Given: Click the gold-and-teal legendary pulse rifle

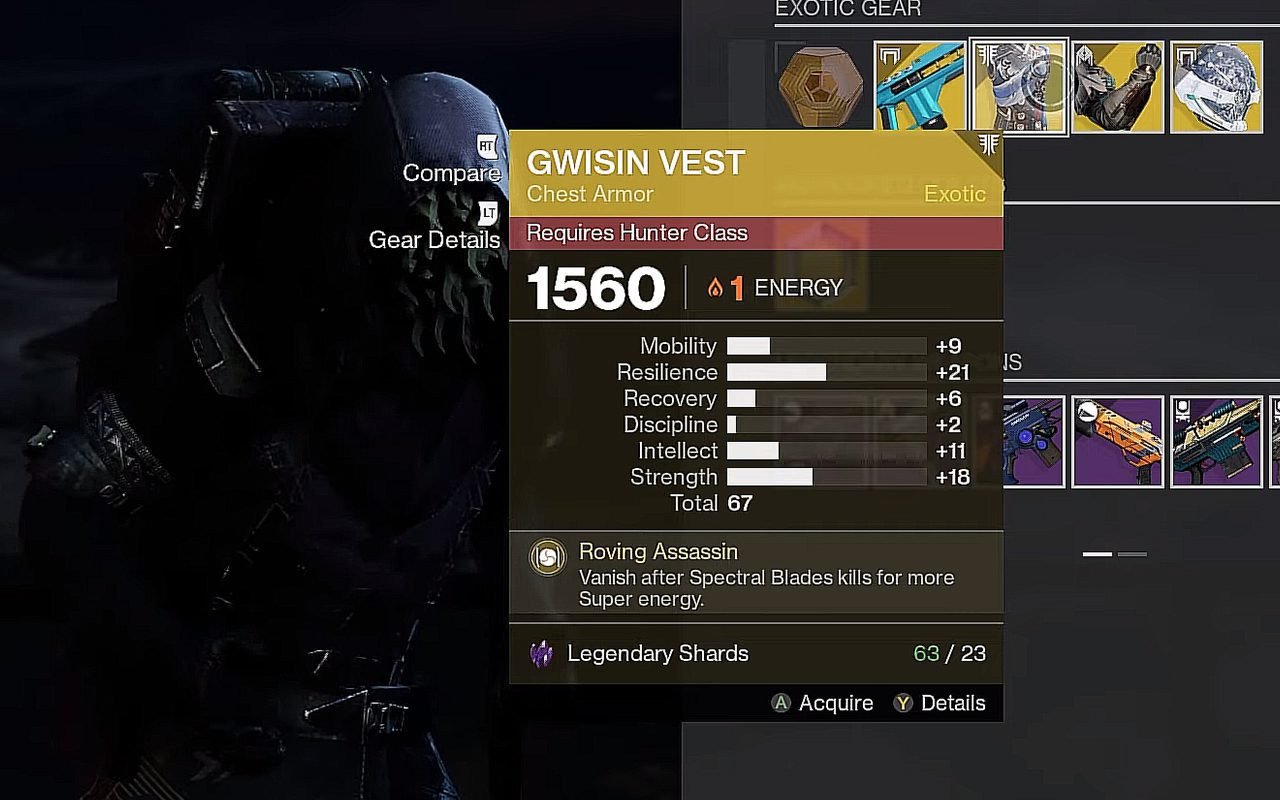Looking at the screenshot, I should tap(1216, 440).
